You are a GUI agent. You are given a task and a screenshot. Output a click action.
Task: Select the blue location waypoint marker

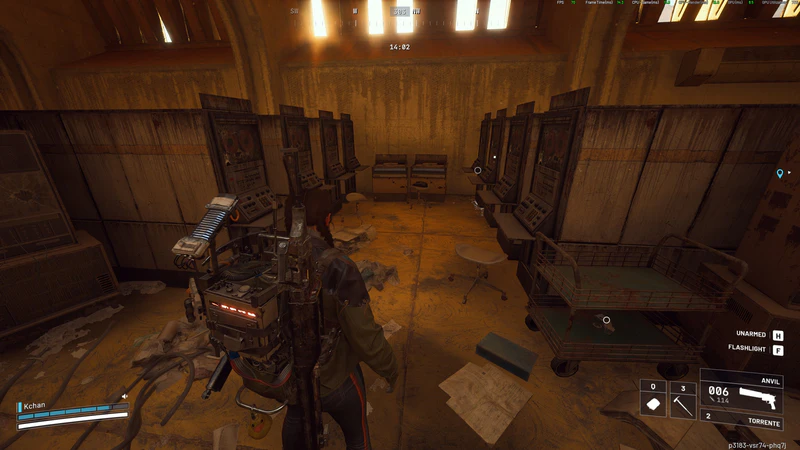pos(780,174)
